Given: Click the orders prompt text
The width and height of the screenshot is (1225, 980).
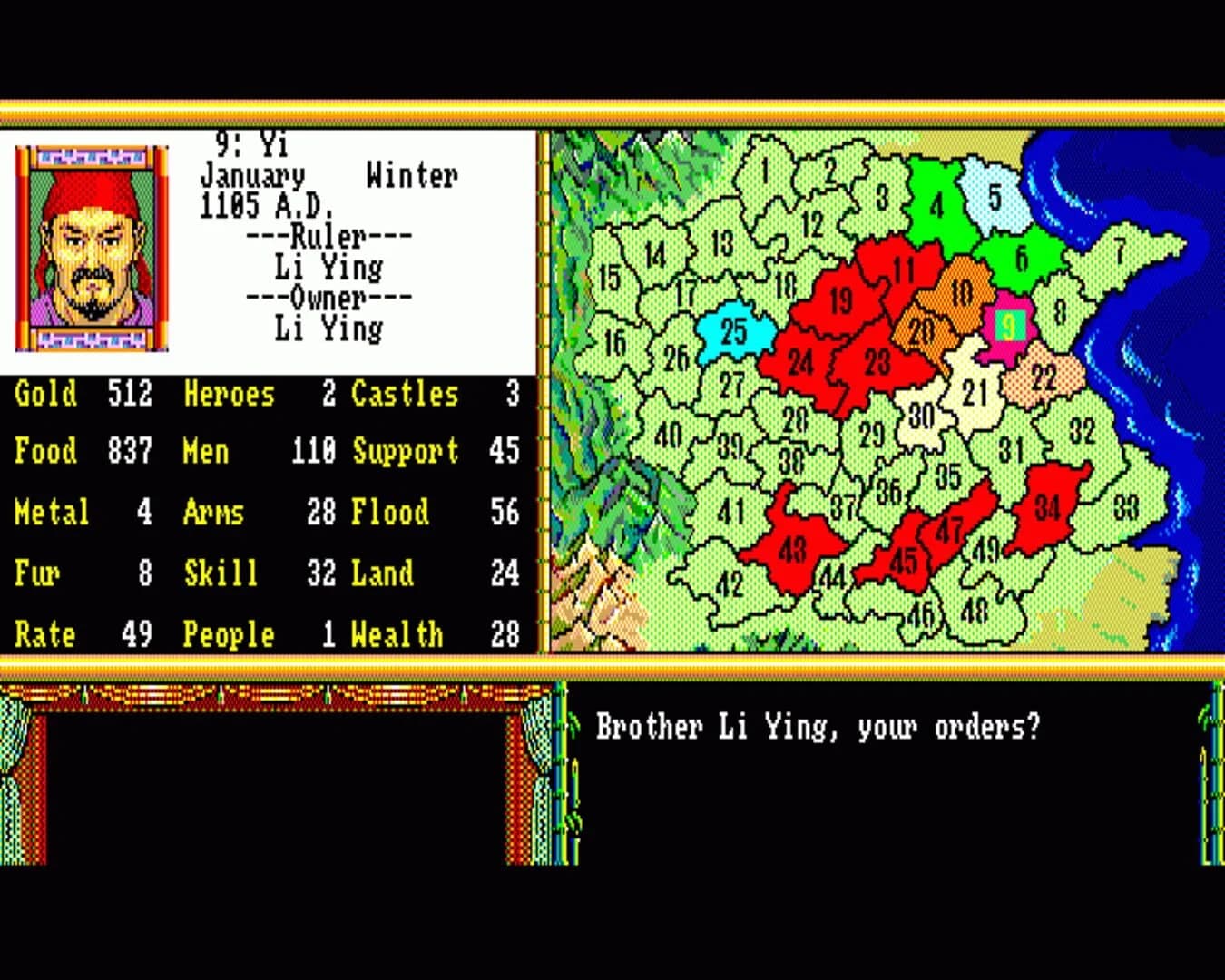Looking at the screenshot, I should point(816,726).
